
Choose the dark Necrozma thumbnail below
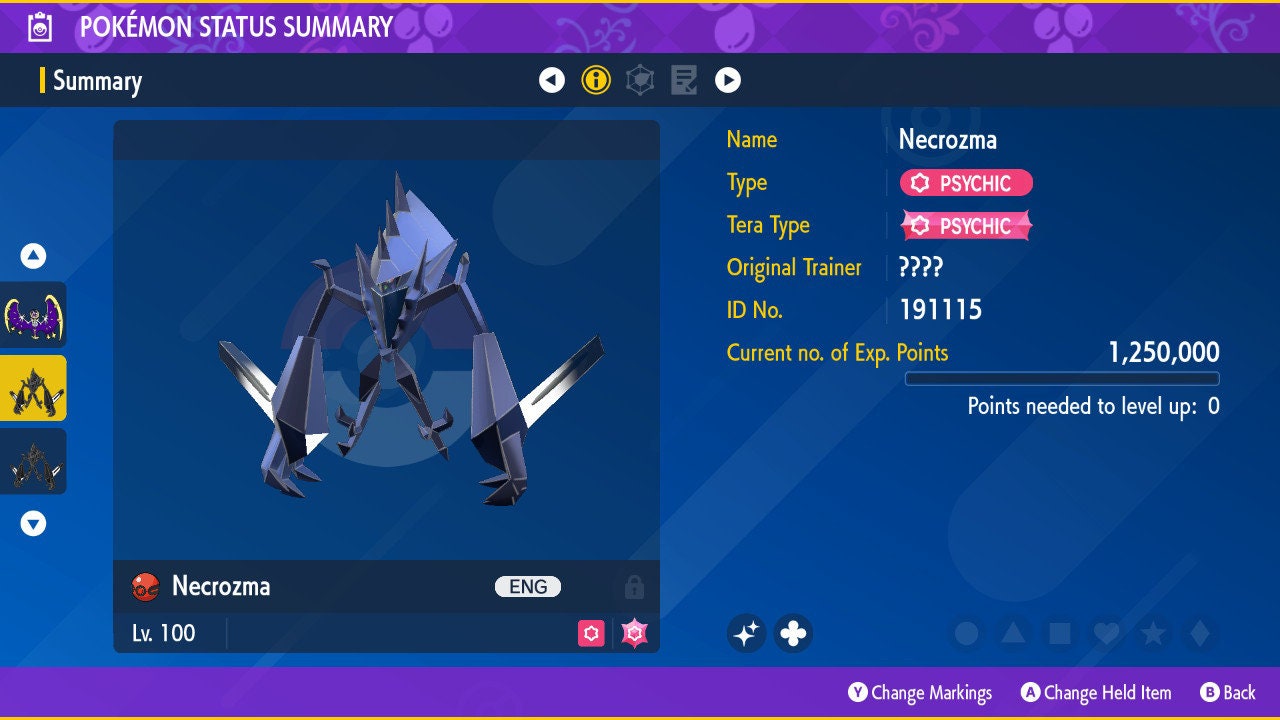click(x=34, y=461)
